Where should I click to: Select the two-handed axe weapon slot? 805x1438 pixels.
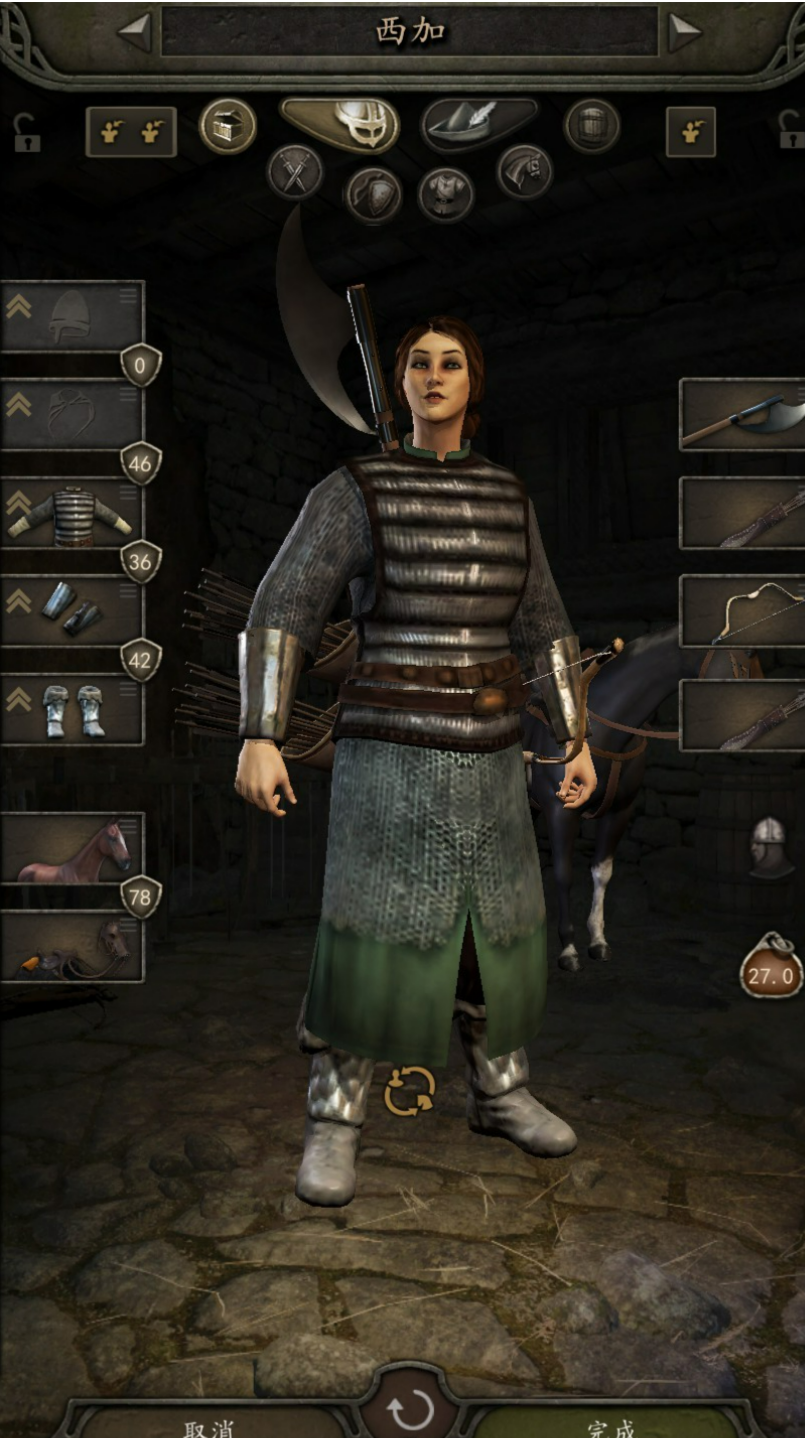point(742,414)
